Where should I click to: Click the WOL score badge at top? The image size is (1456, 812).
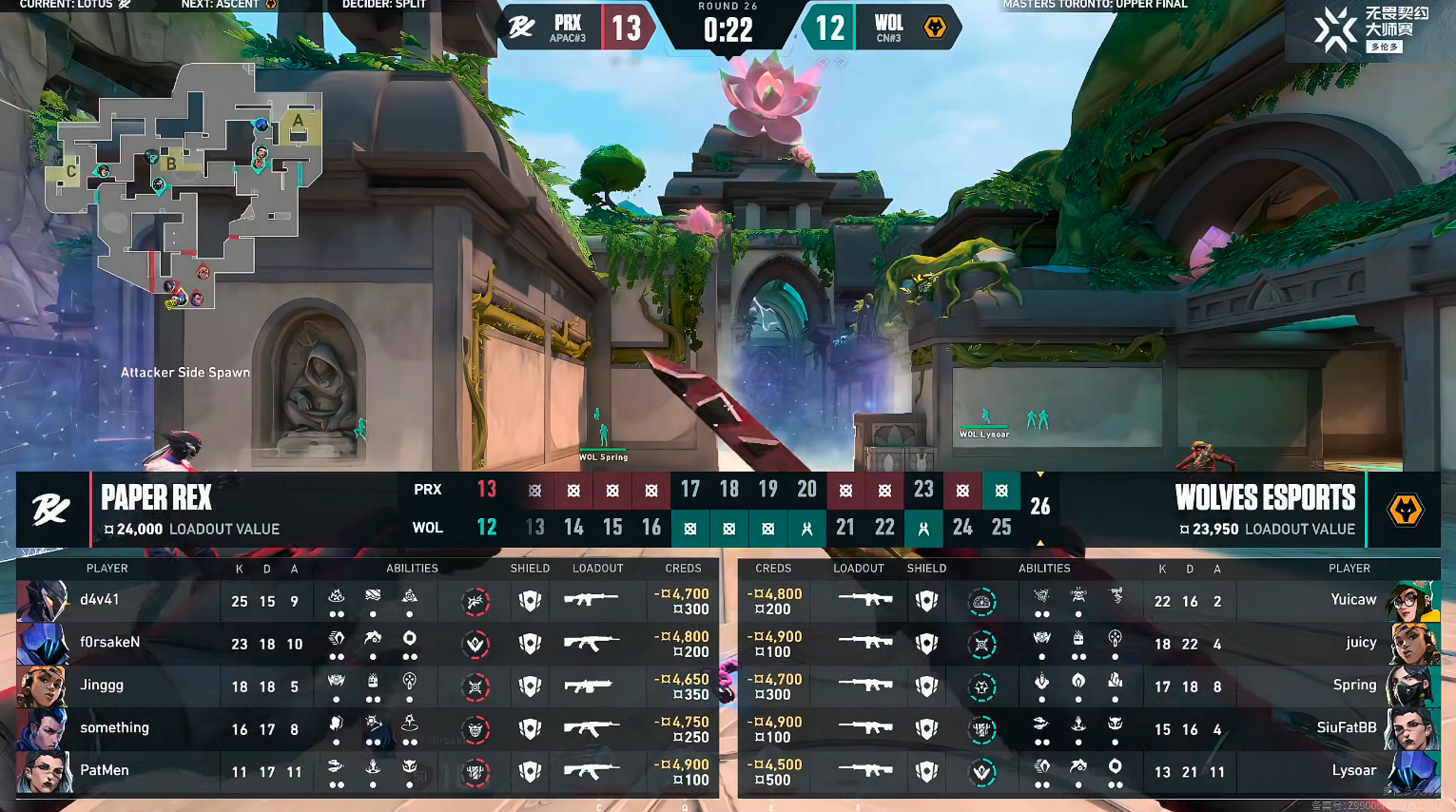tap(829, 28)
